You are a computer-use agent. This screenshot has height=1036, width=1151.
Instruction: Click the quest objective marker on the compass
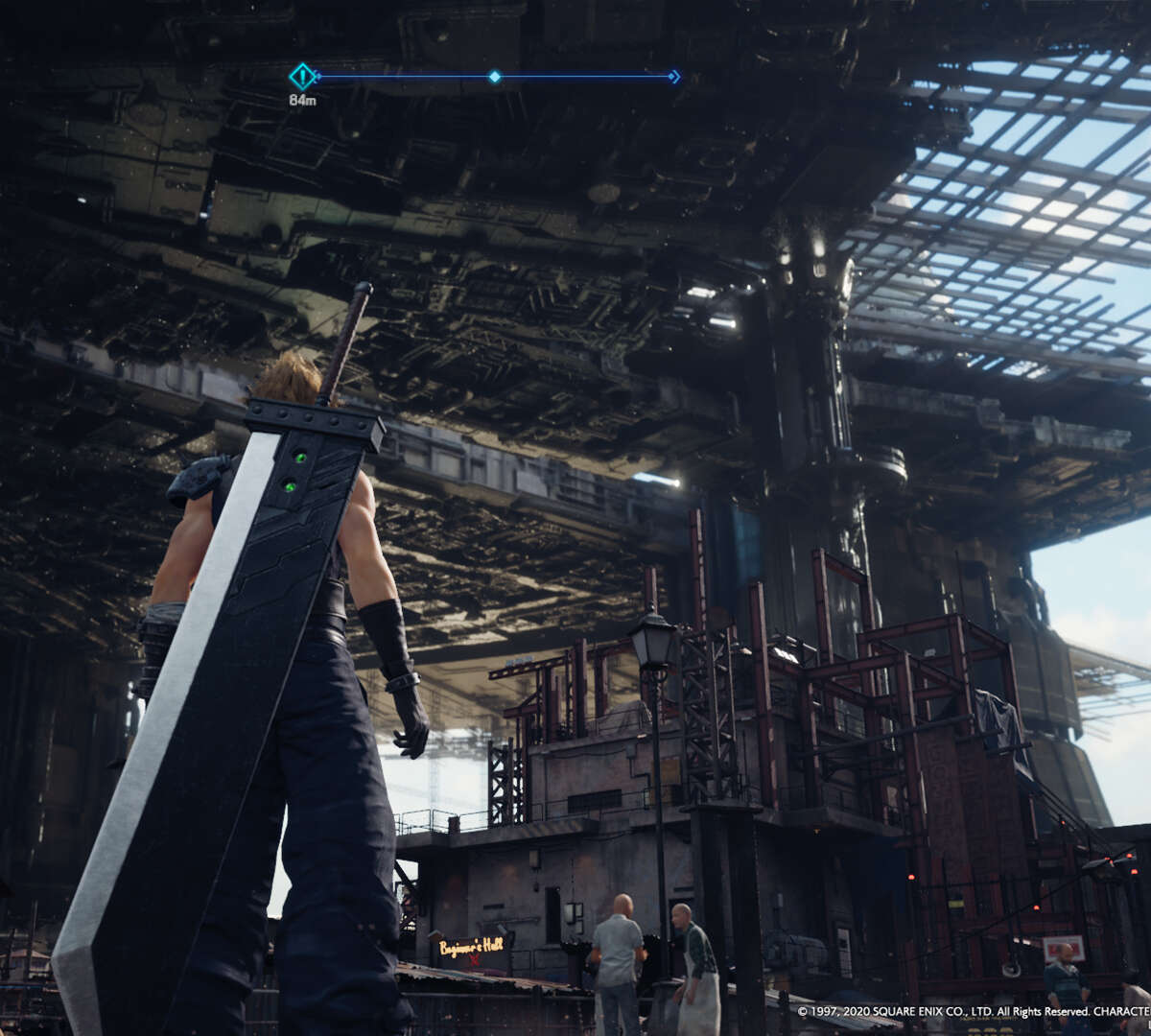coord(303,77)
